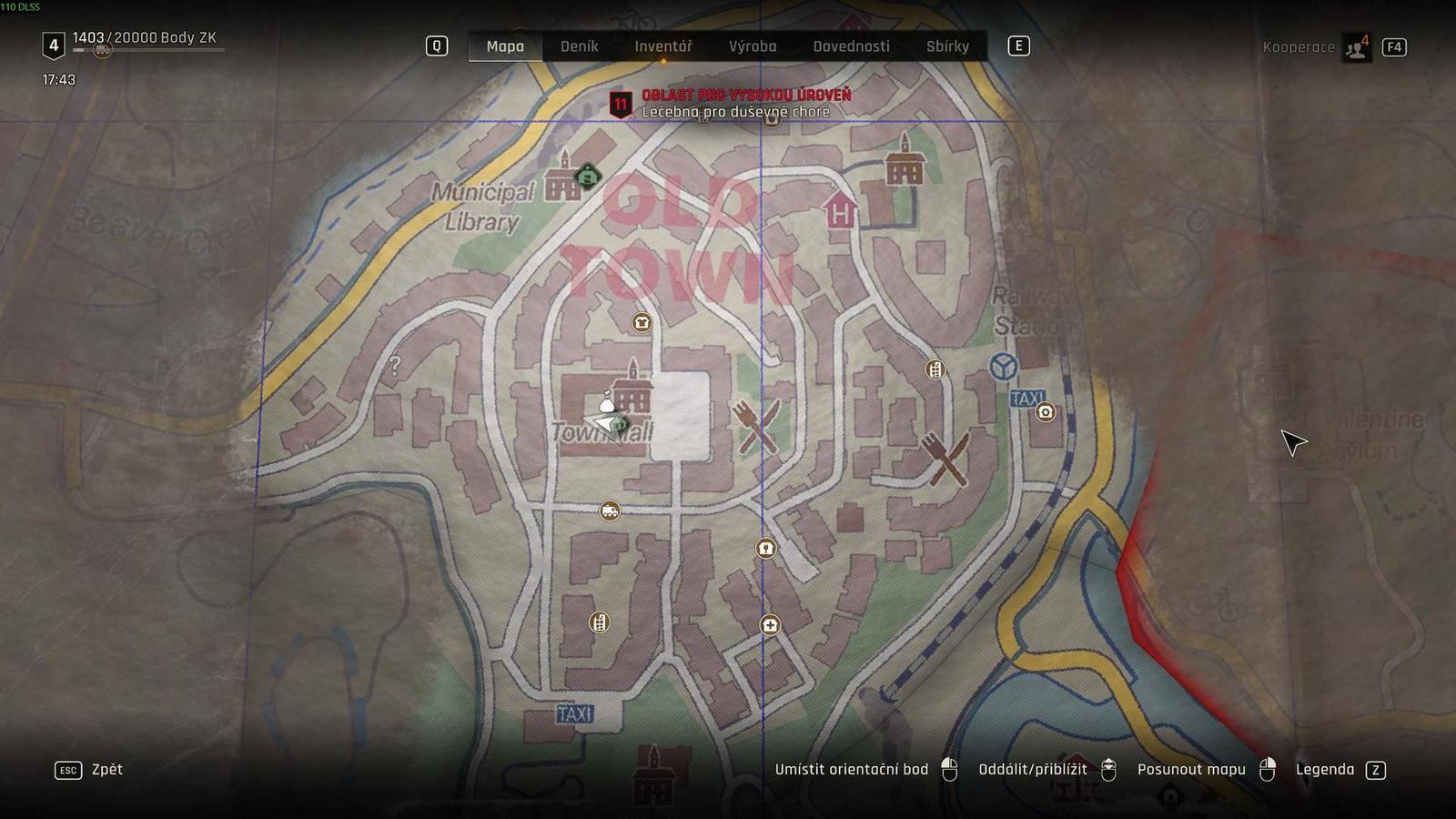Select the medical cross map marker
1456x819 pixels.
[770, 625]
